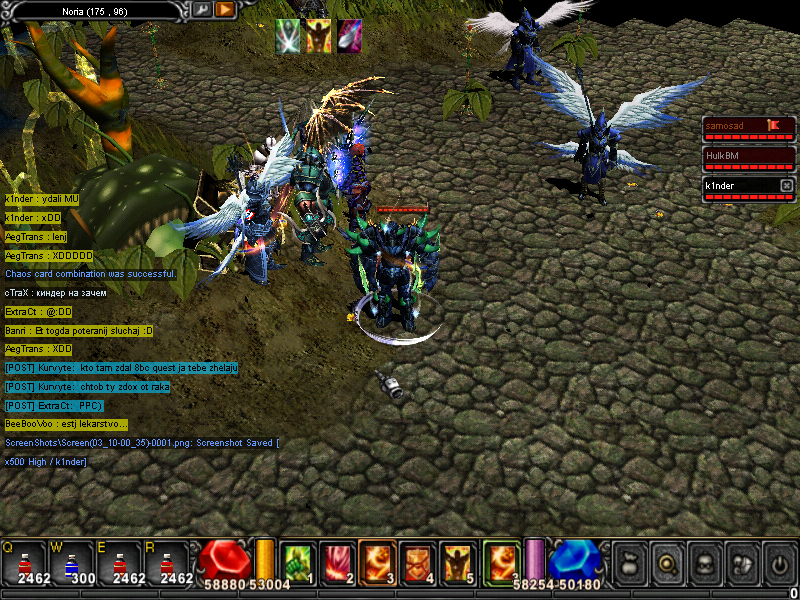800x600 pixels.
Task: Leave party via k1nder's X button
Action: [786, 186]
